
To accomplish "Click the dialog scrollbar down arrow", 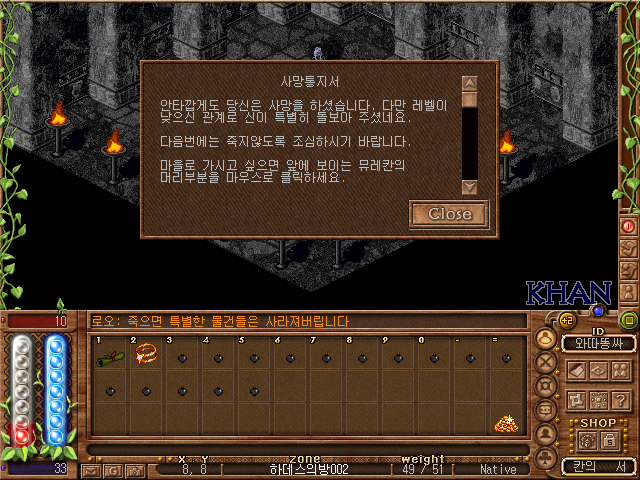I will pyautogui.click(x=469, y=186).
